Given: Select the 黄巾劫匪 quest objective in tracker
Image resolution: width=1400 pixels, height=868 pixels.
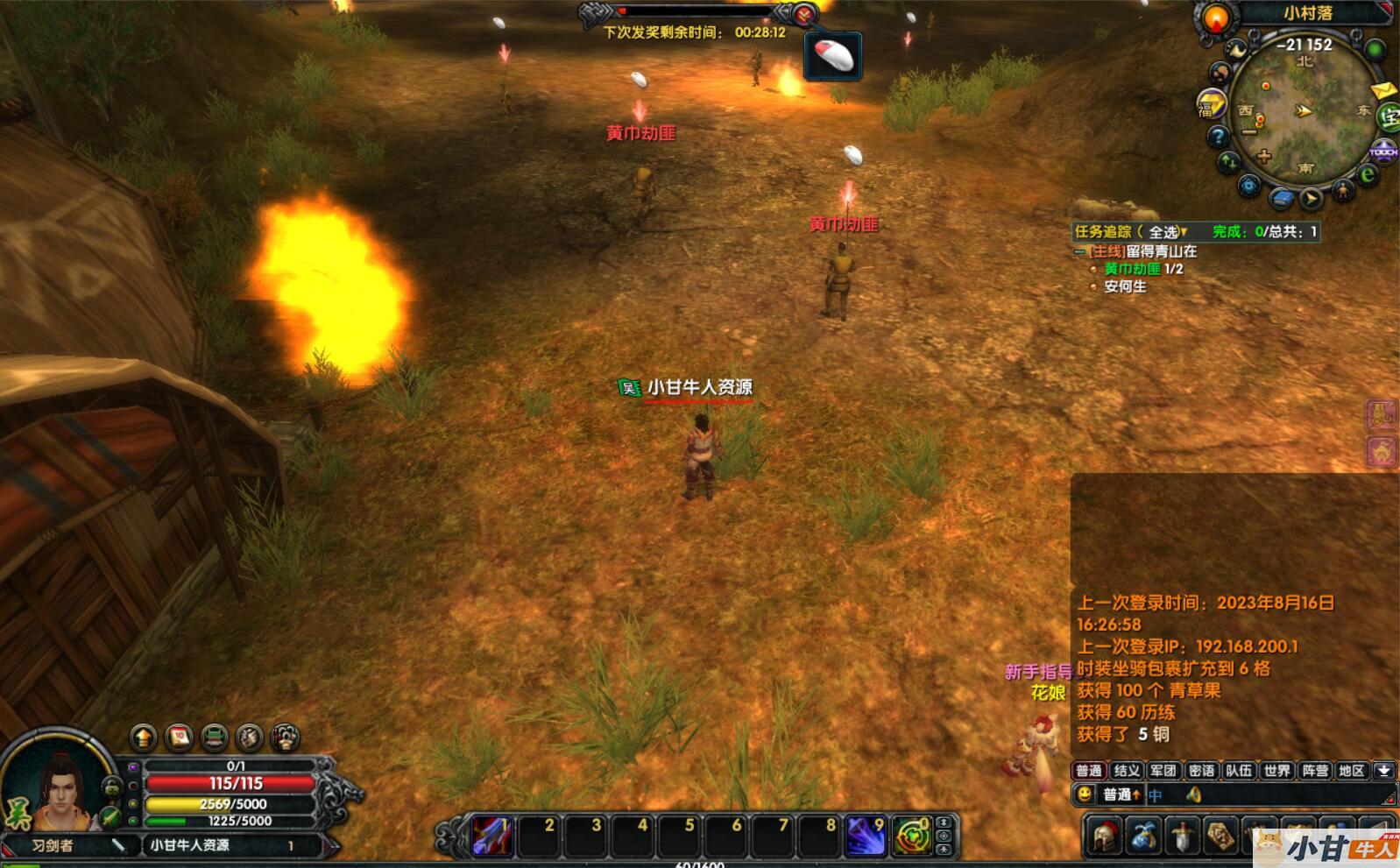Looking at the screenshot, I should tap(1132, 269).
